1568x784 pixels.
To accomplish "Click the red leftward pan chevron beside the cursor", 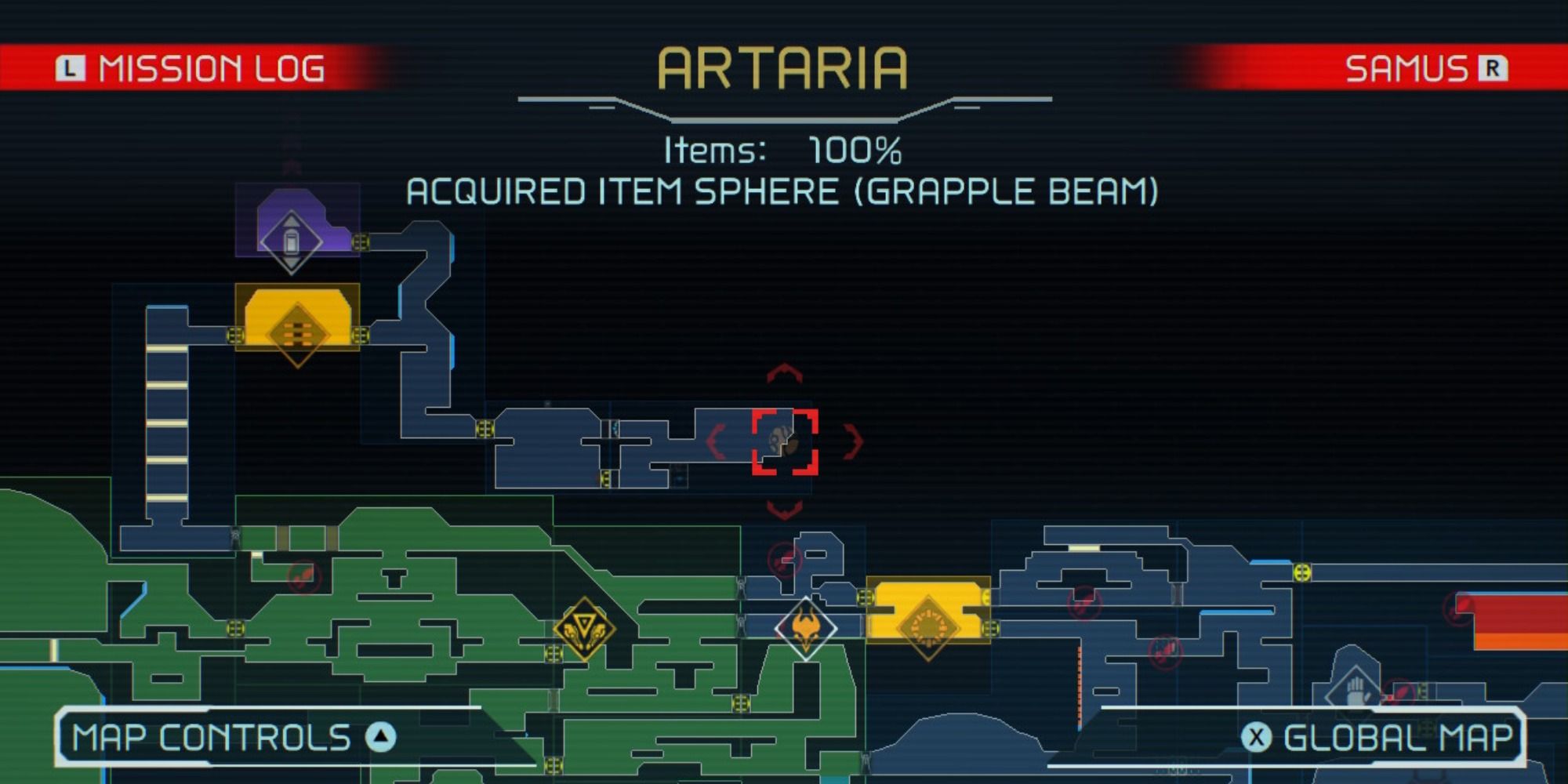I will coord(715,443).
